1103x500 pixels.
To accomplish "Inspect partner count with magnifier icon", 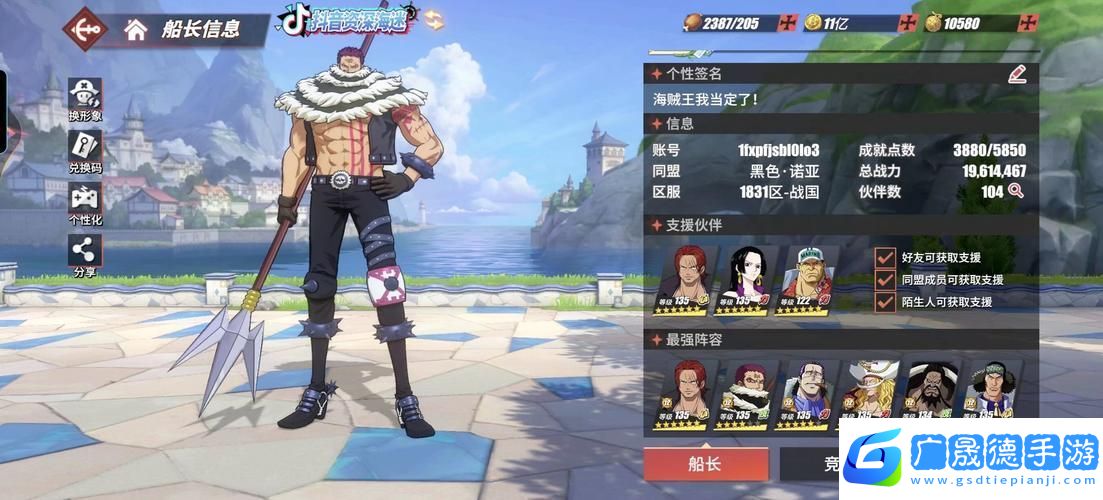I will pos(1016,191).
